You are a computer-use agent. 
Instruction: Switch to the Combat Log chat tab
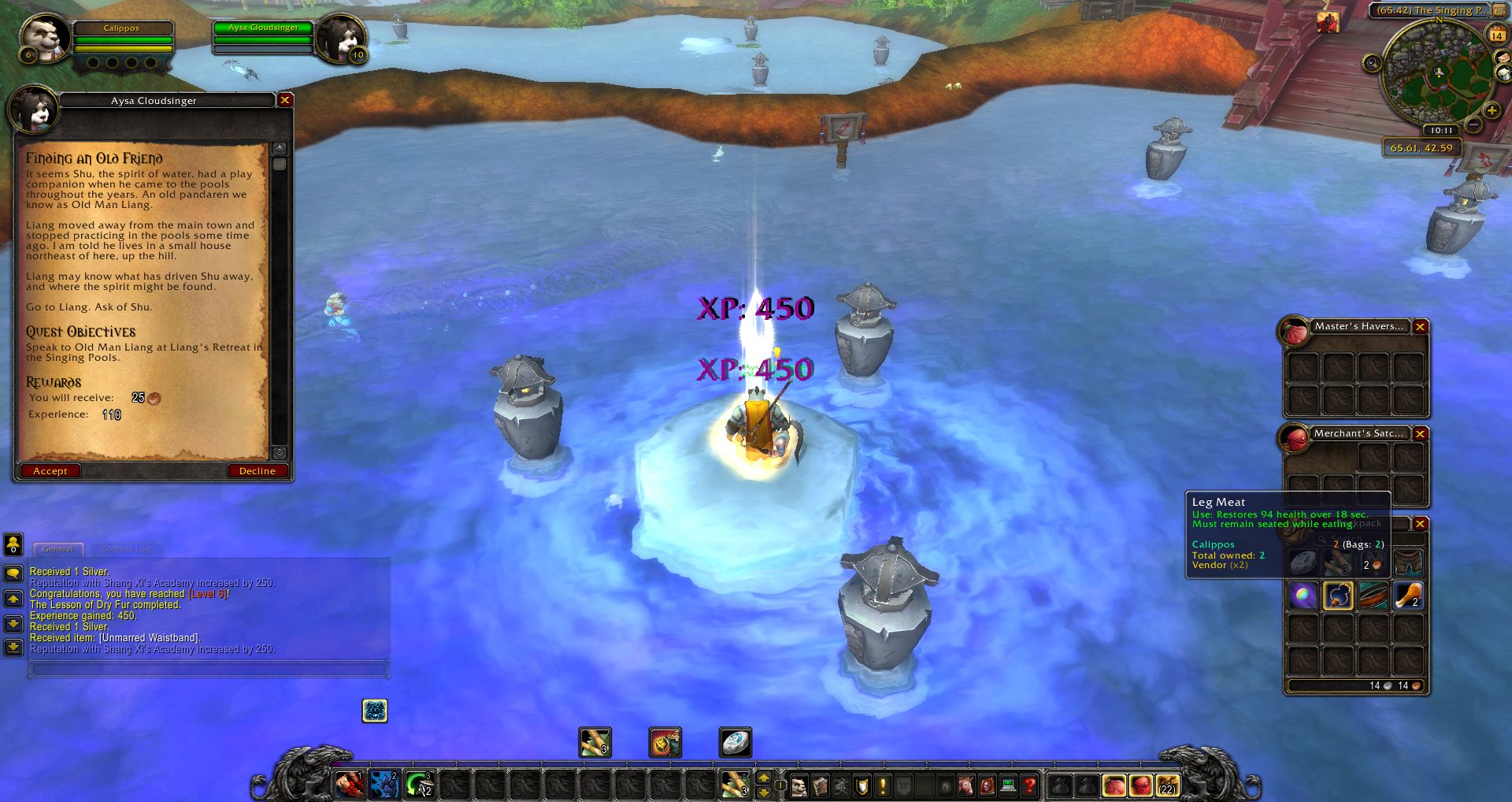click(x=126, y=549)
